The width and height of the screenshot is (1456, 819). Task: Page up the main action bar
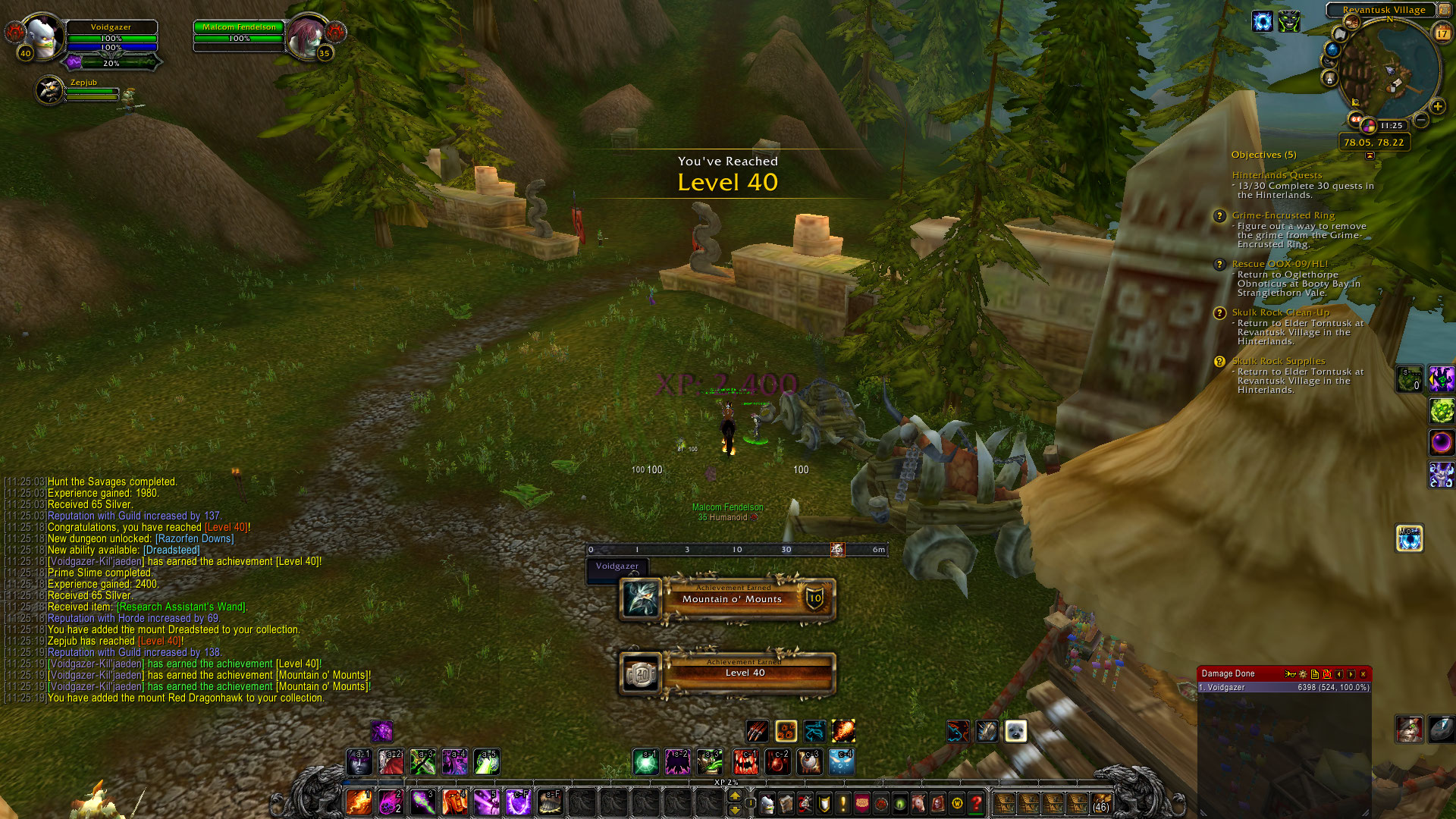734,795
